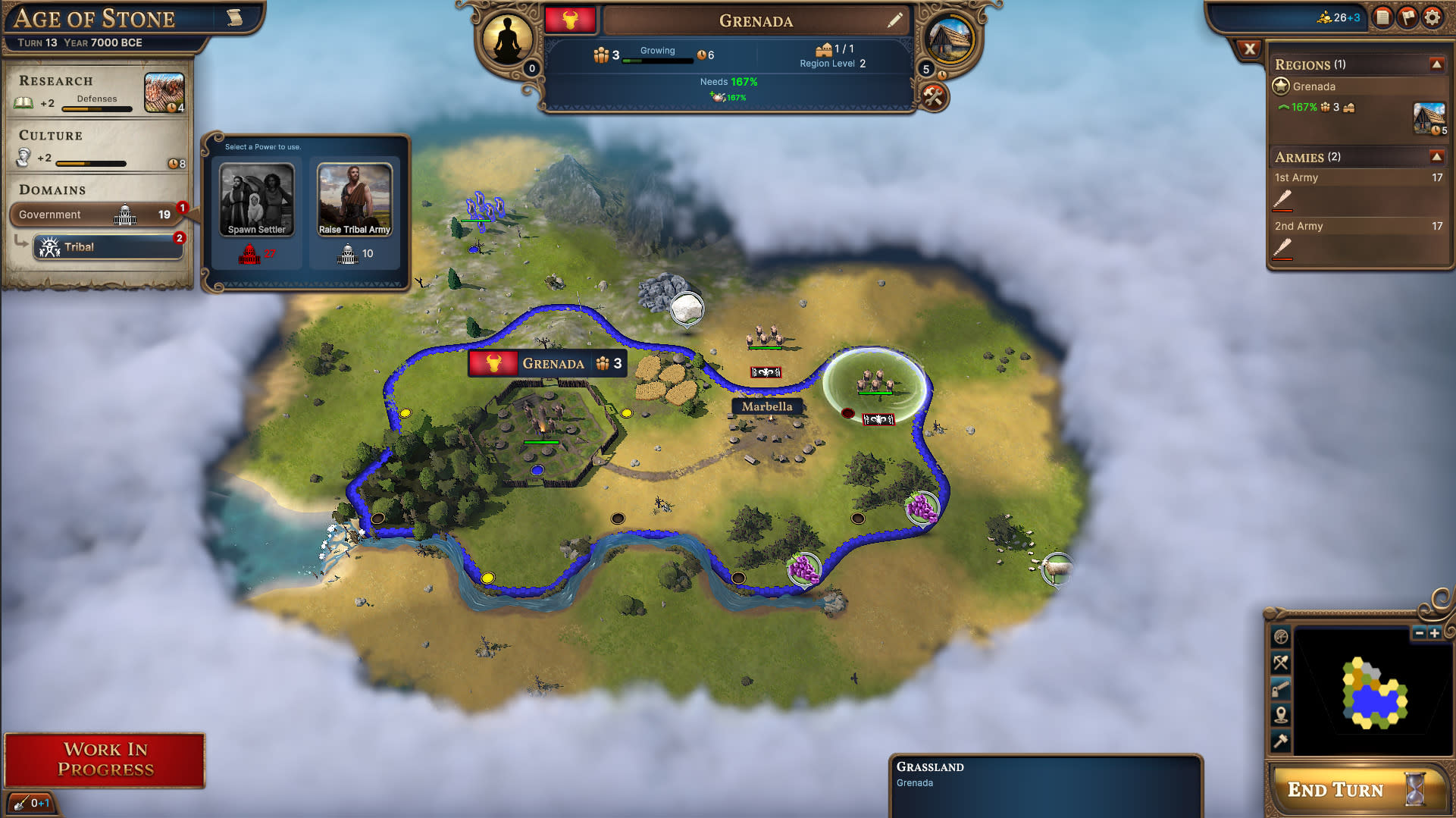Screen dimensions: 1456x818
Task: Toggle the location pin filter on the minimap
Action: click(1281, 713)
